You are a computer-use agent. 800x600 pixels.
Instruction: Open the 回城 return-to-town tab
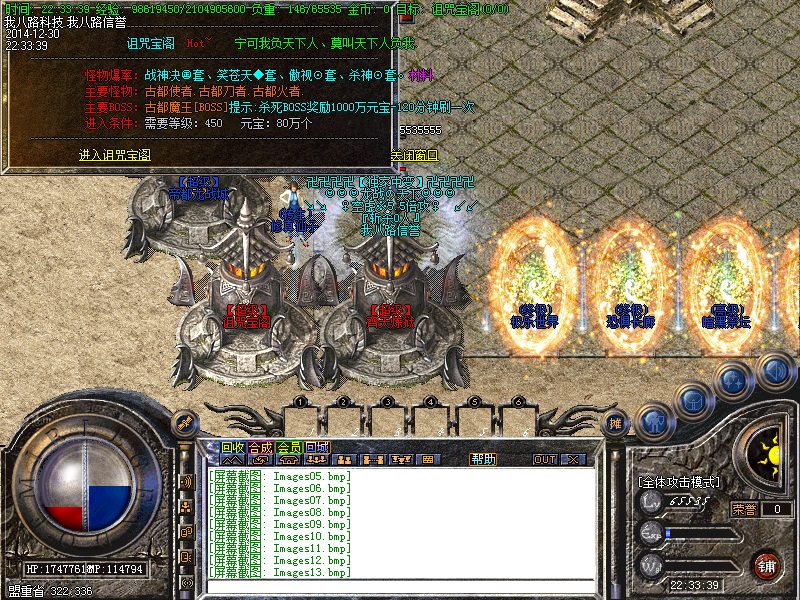point(317,447)
